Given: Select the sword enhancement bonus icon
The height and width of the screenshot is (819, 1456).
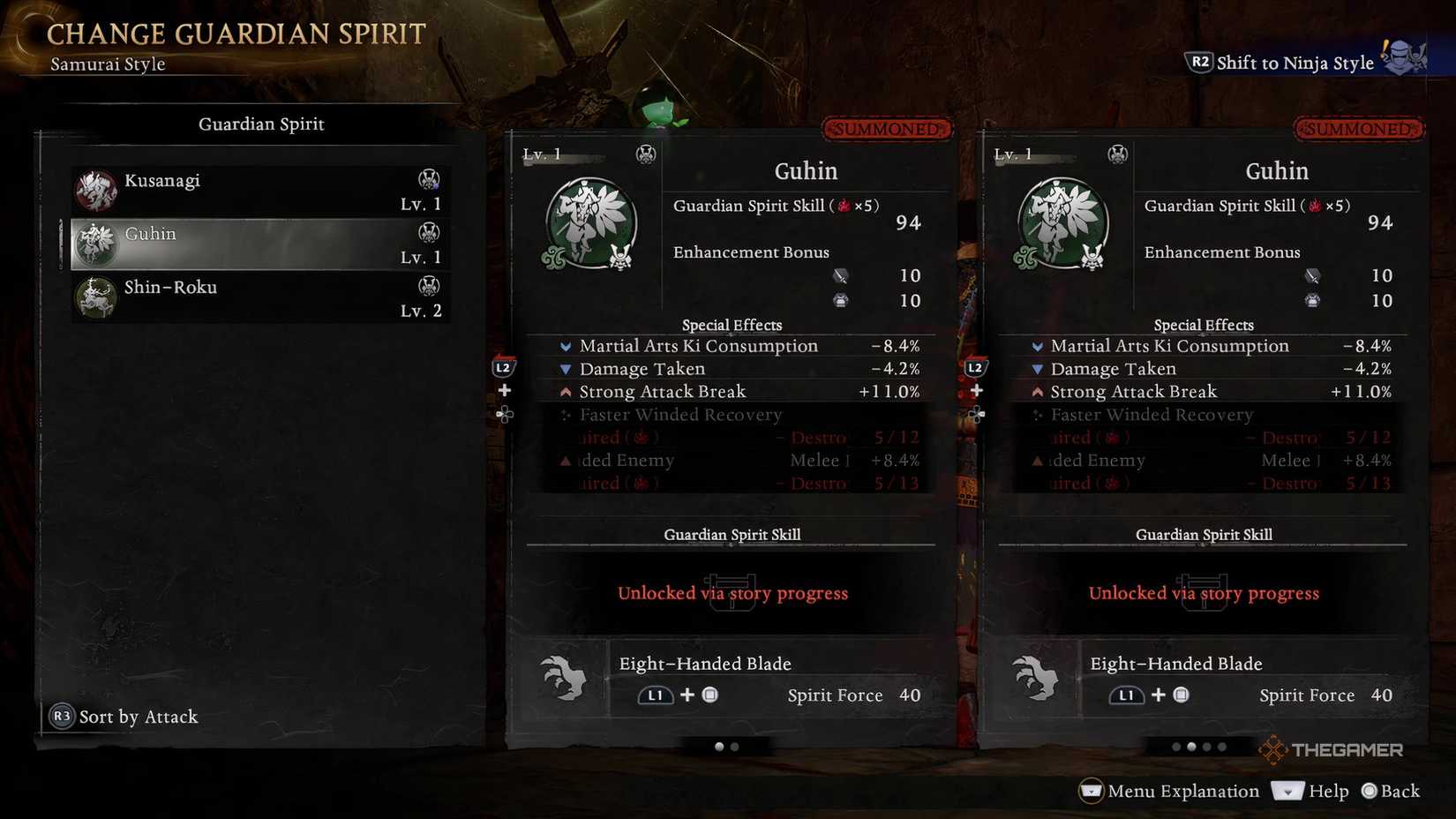Looking at the screenshot, I should click(x=839, y=275).
